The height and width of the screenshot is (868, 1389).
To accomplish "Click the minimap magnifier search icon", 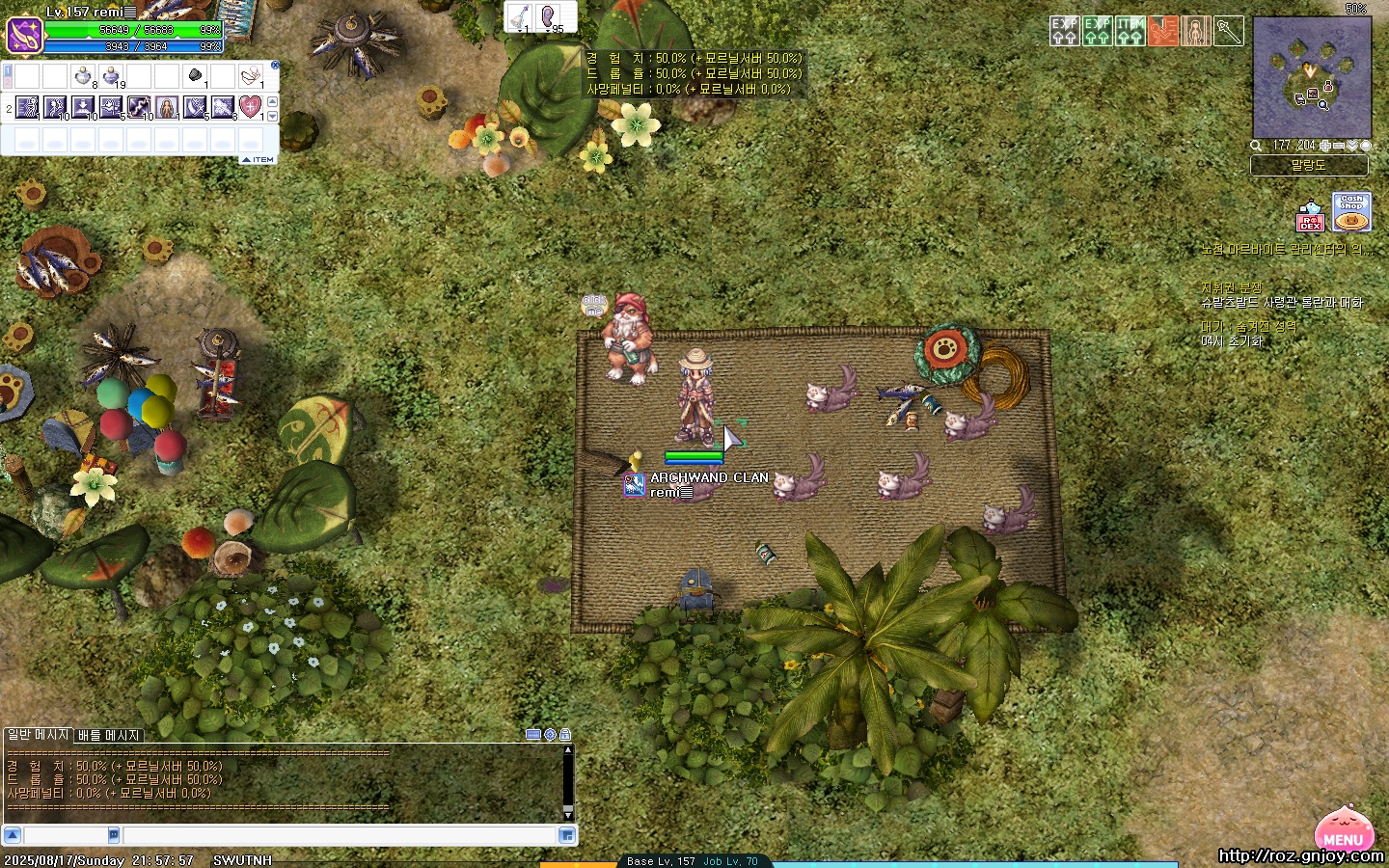I will [1256, 146].
